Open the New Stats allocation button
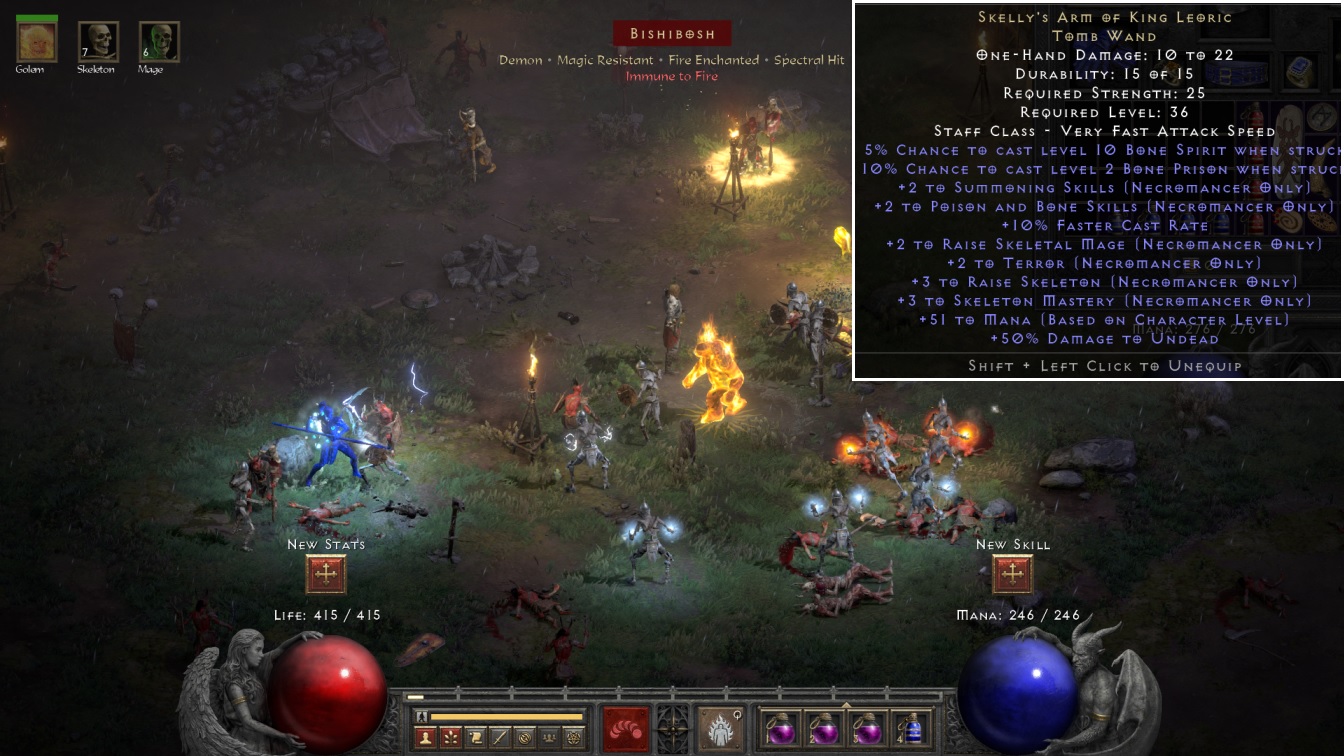 click(x=326, y=575)
